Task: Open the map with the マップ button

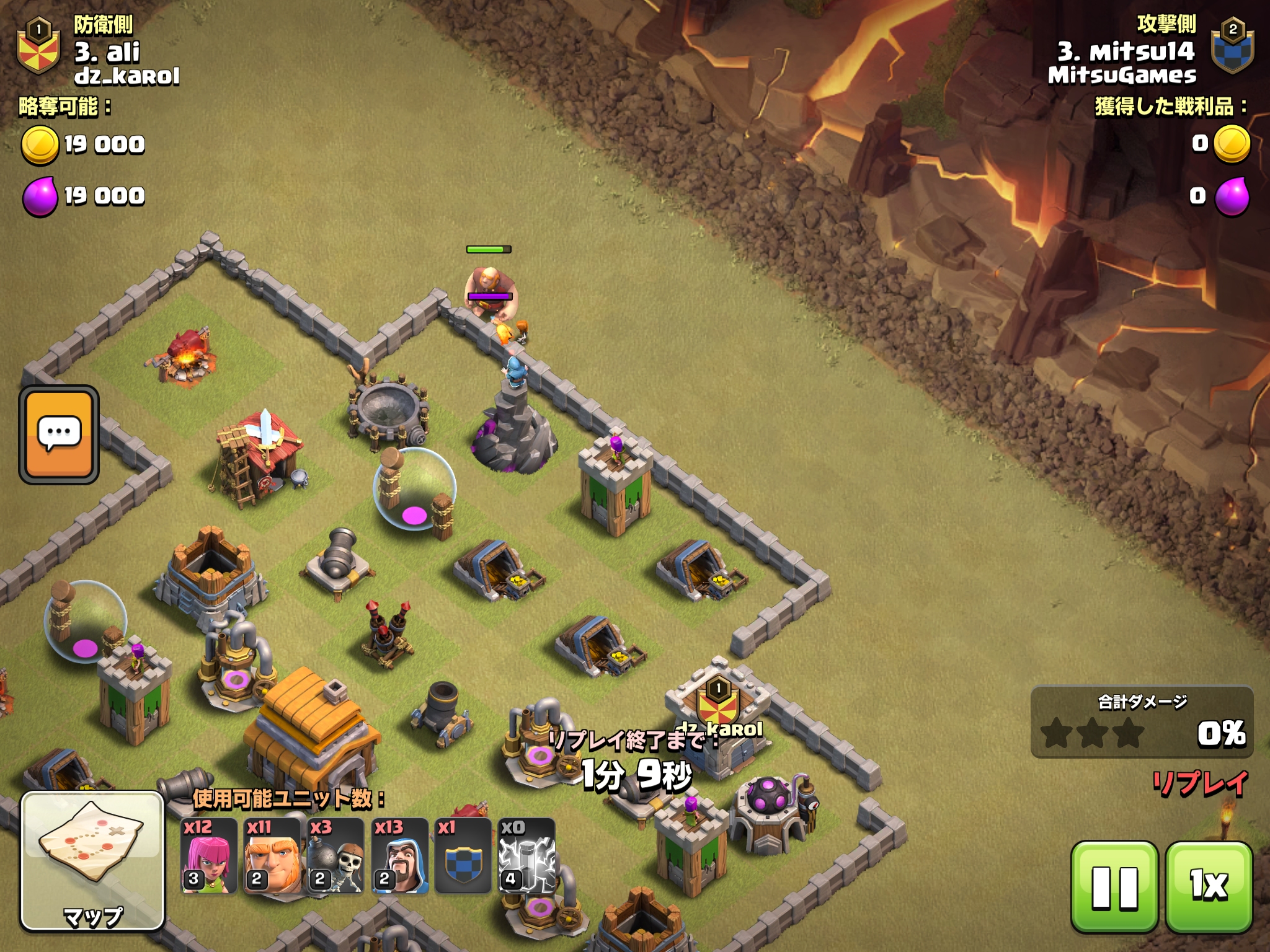Action: coord(92,861)
